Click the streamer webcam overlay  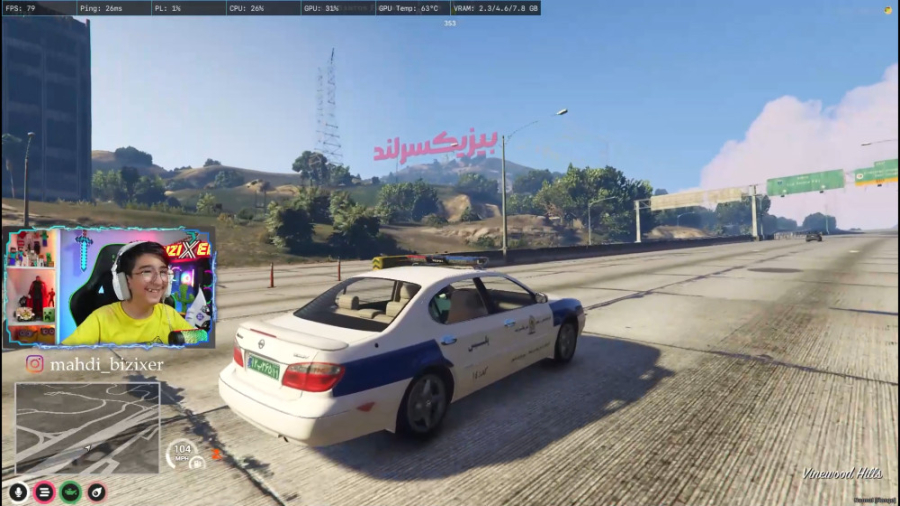coord(109,287)
